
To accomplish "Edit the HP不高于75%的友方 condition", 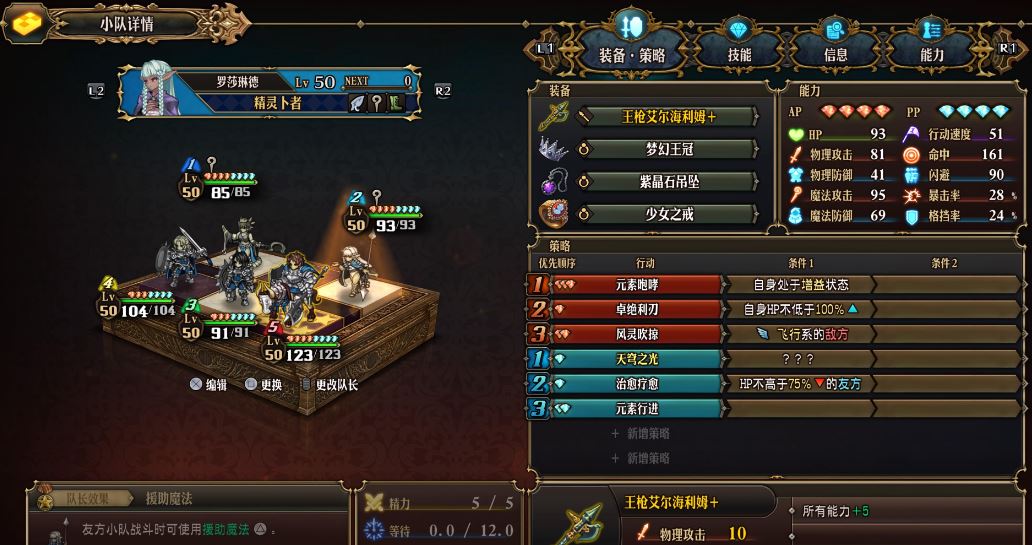I will (x=800, y=383).
